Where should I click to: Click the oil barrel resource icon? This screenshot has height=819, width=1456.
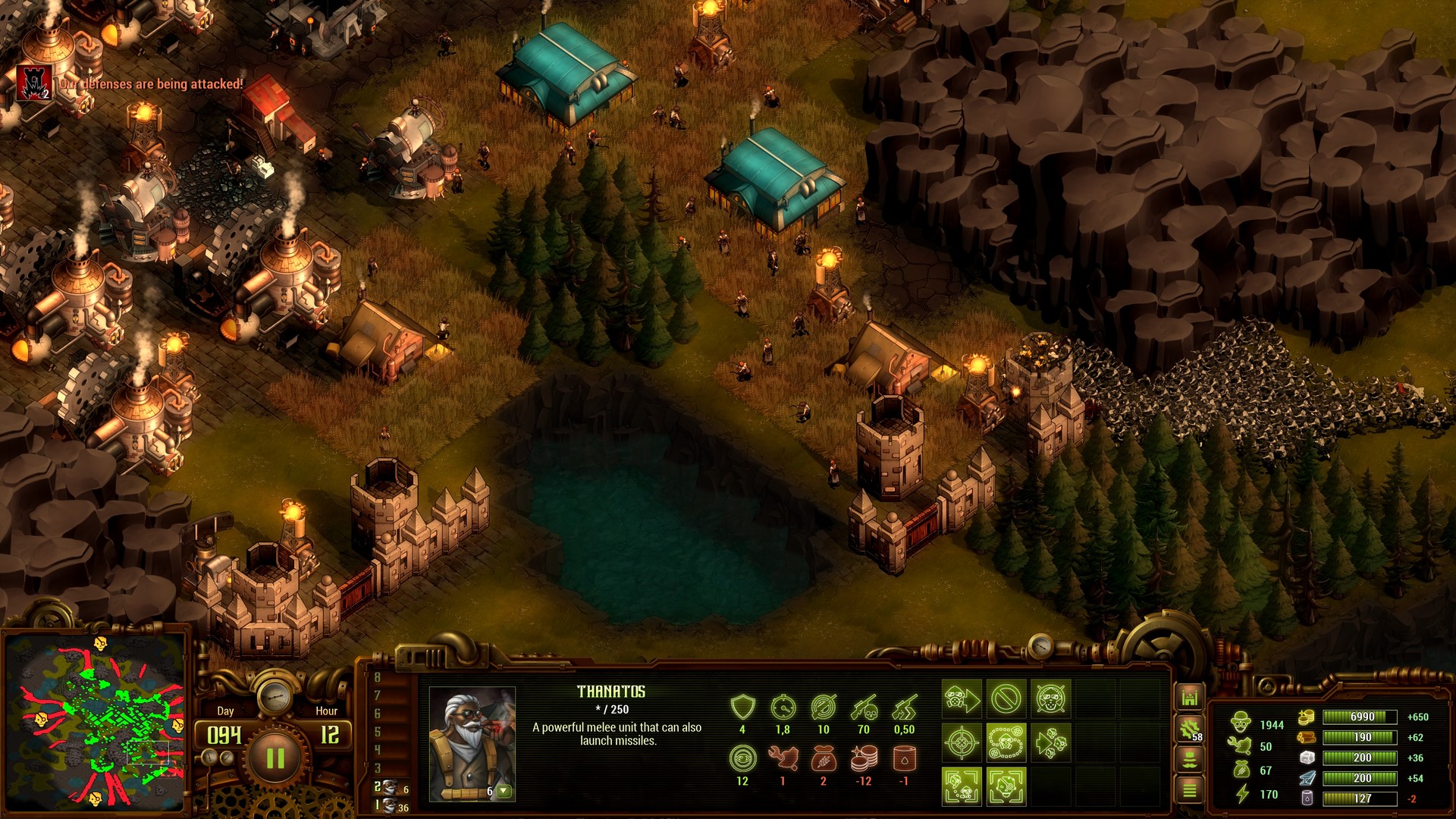pyautogui.click(x=1307, y=798)
